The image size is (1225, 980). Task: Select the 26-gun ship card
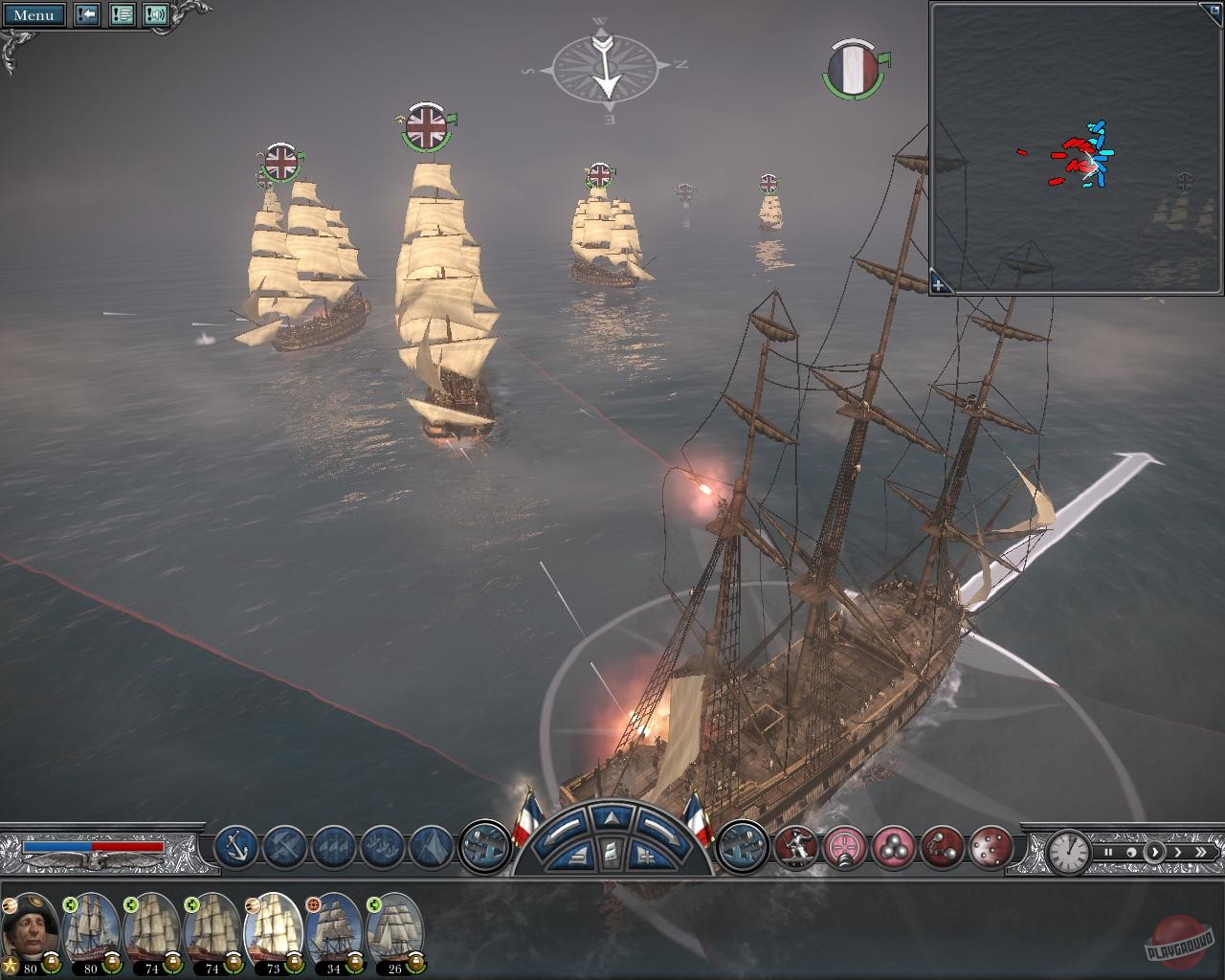[x=394, y=933]
